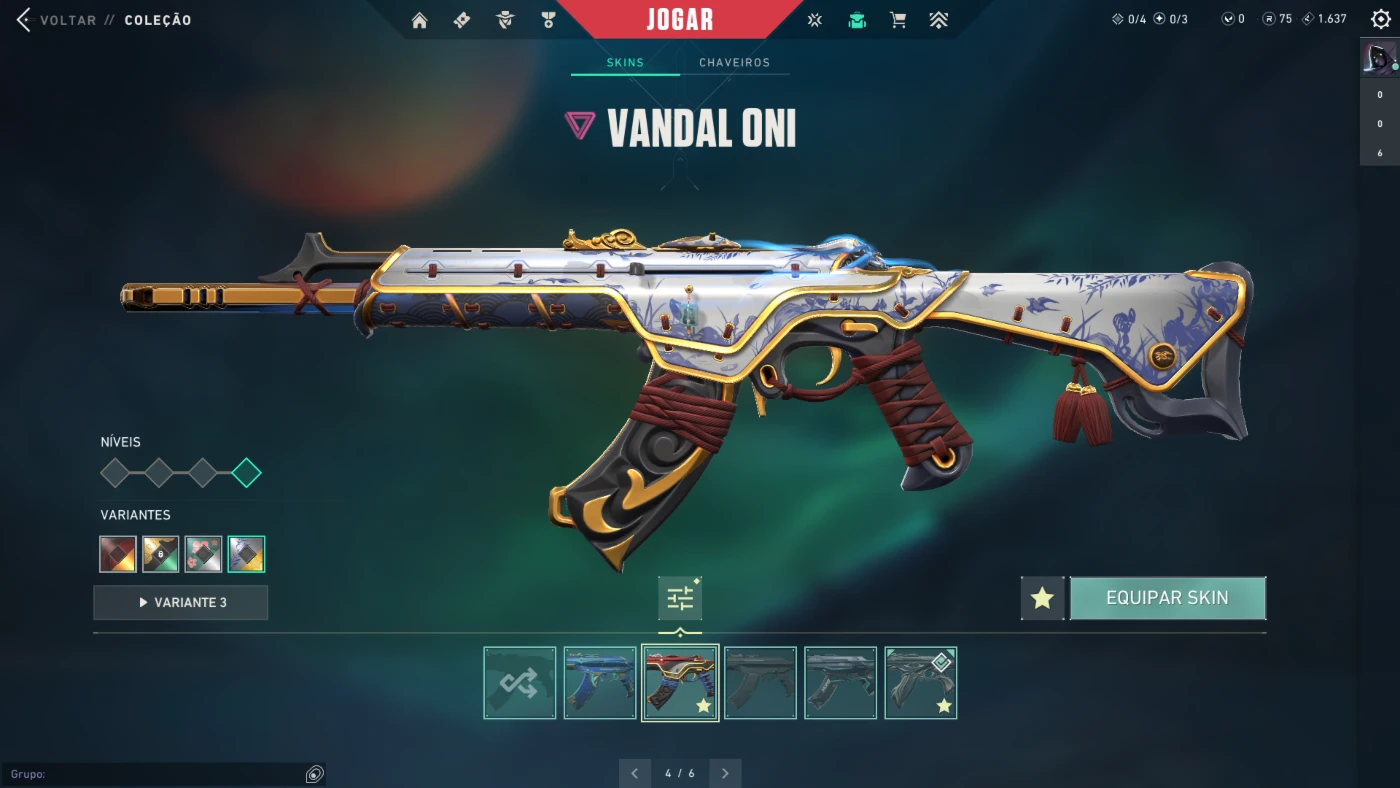Equip the skin with Equipar Skin

coord(1167,598)
